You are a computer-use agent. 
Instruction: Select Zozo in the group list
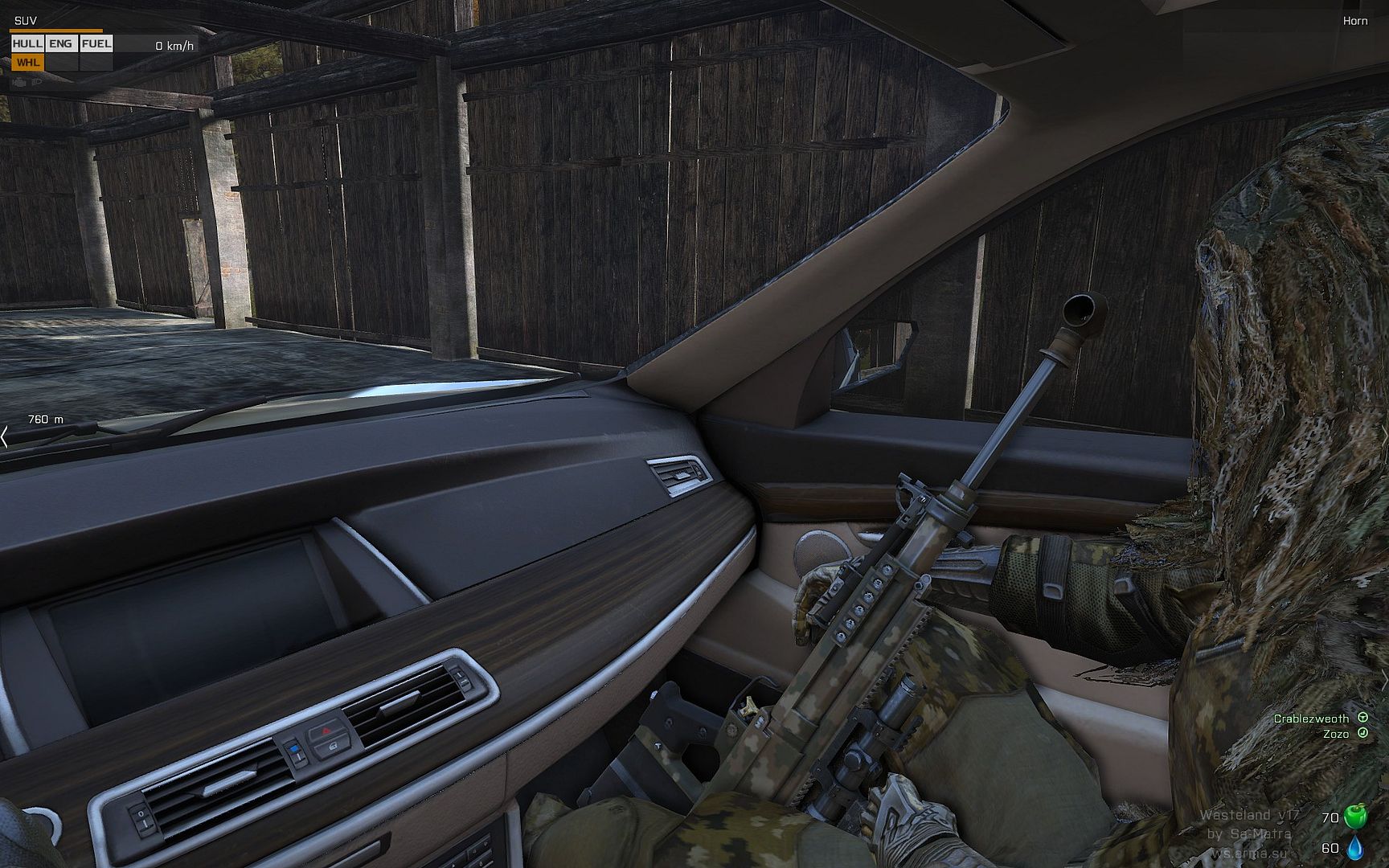(1335, 734)
